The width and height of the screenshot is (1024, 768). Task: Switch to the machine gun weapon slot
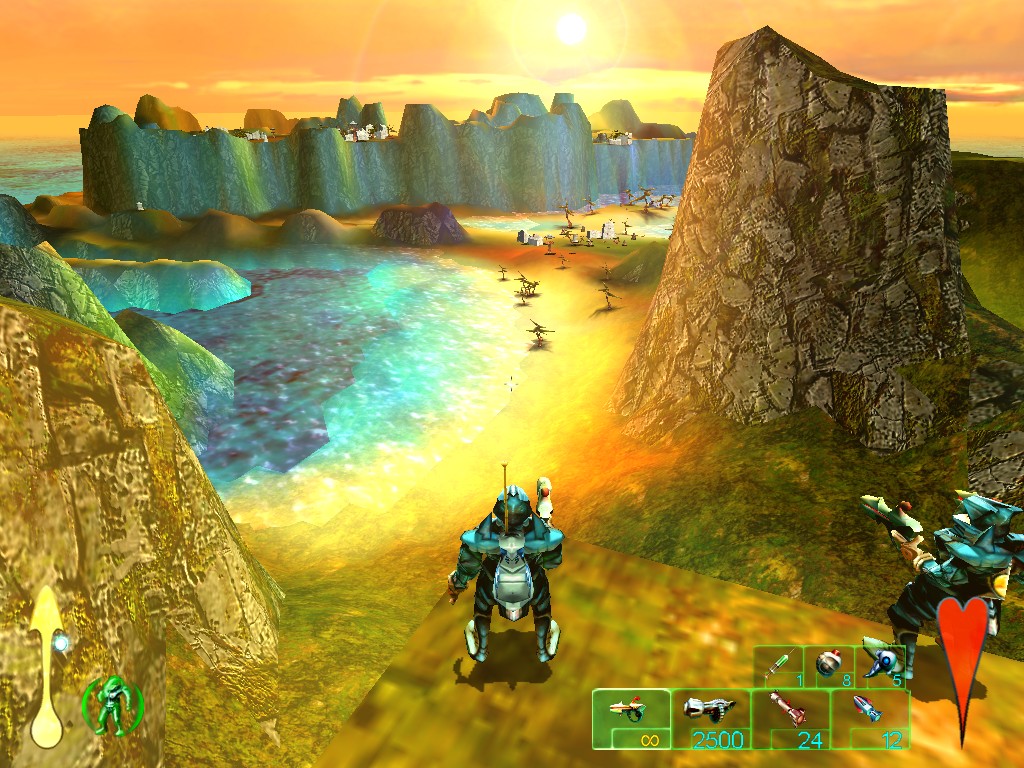point(710,718)
